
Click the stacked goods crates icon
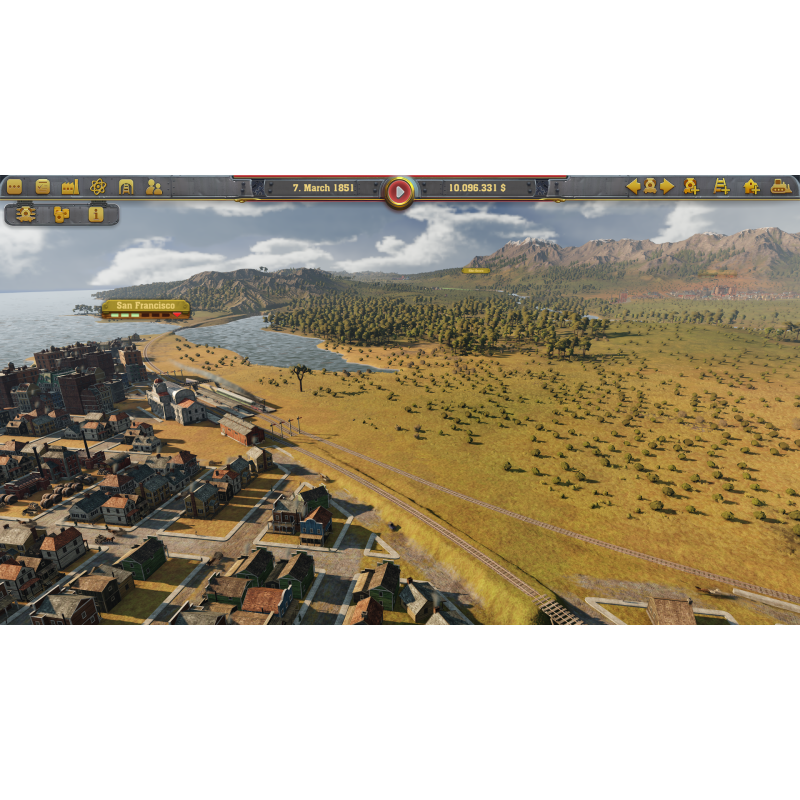[61, 214]
